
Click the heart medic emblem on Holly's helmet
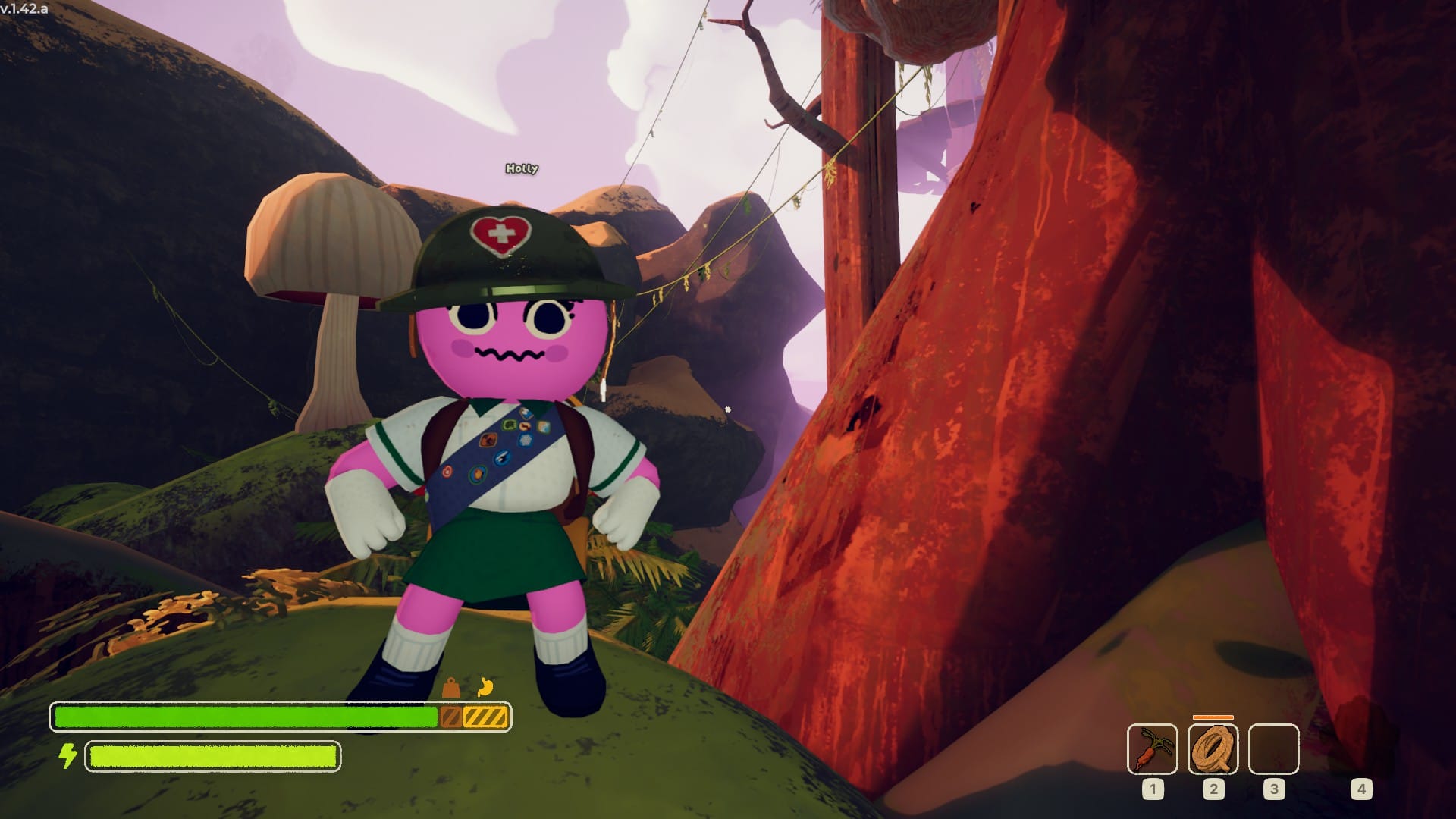501,231
